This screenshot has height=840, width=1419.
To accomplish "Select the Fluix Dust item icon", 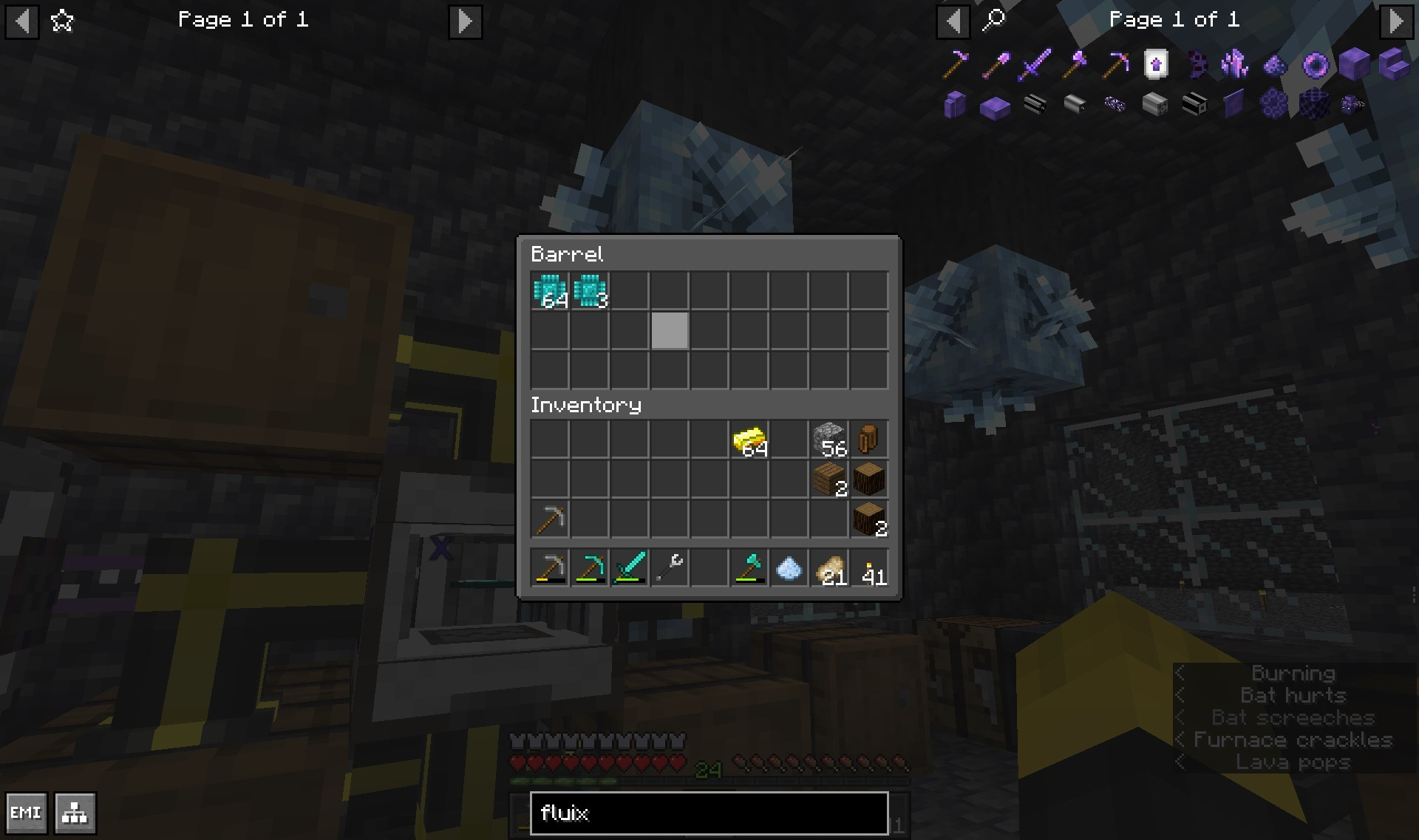I will (x=1276, y=65).
